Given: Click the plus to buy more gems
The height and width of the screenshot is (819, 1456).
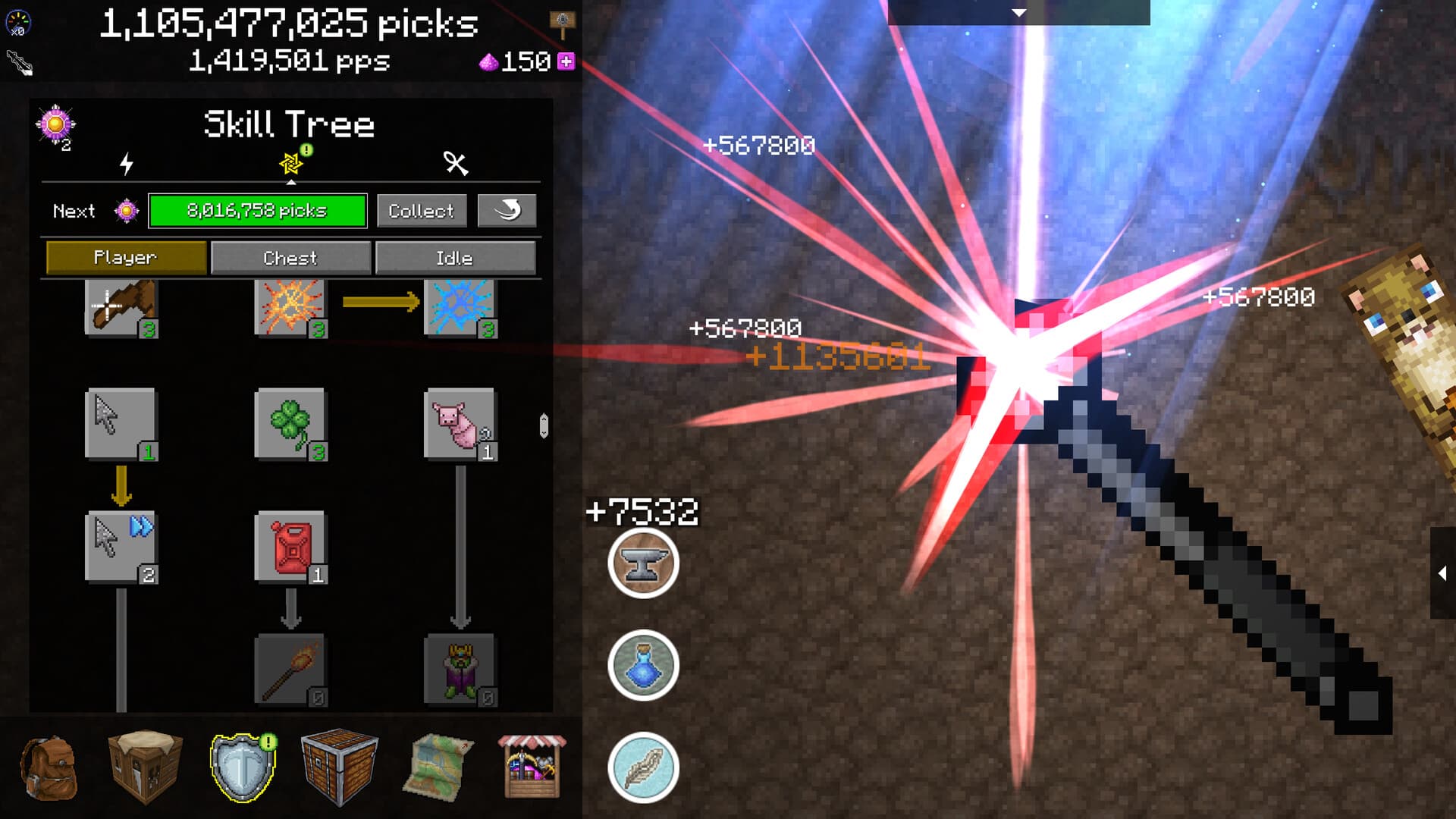Looking at the screenshot, I should tap(566, 62).
